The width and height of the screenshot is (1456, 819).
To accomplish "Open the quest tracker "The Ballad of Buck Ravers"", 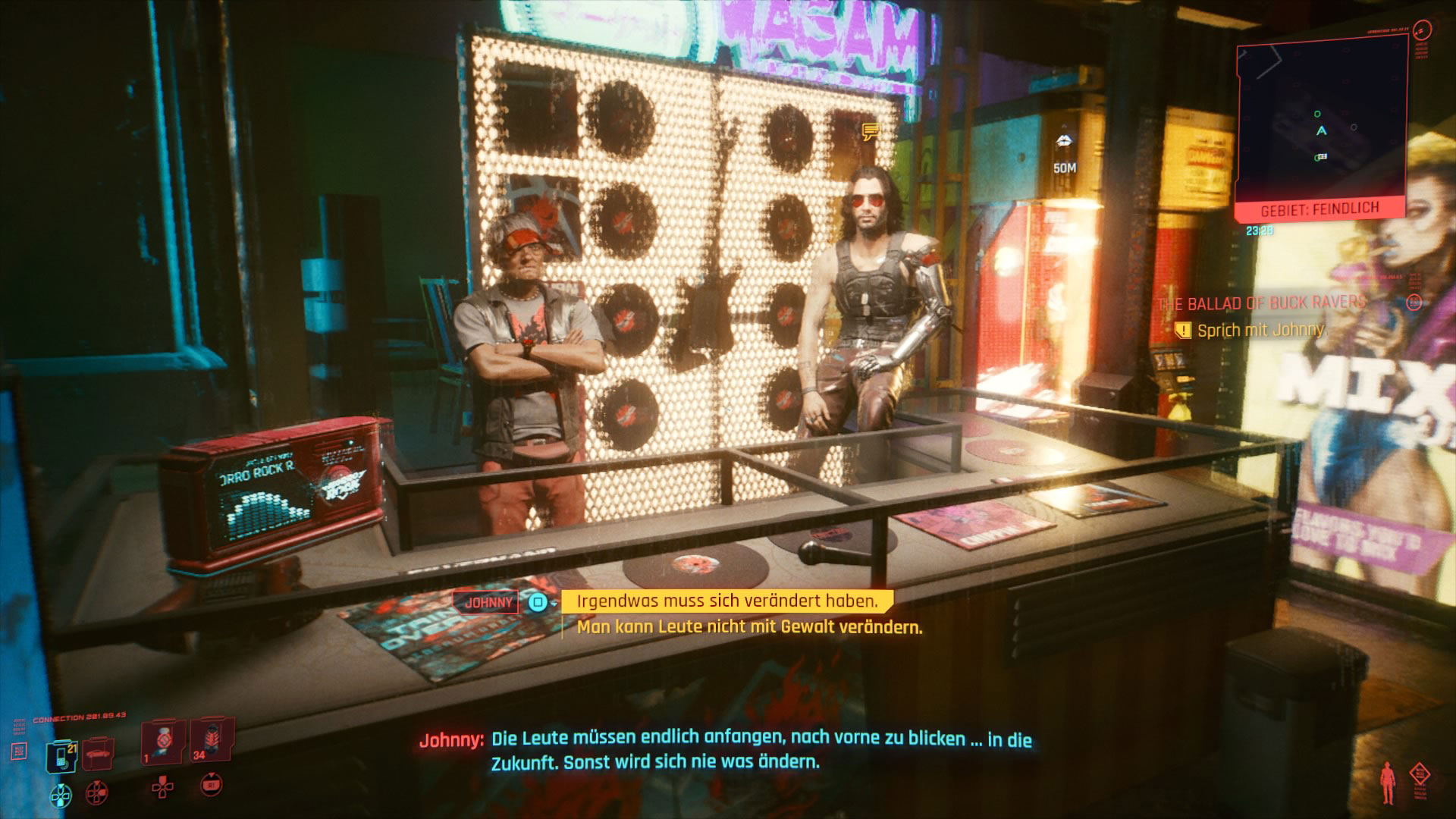I will point(1262,303).
